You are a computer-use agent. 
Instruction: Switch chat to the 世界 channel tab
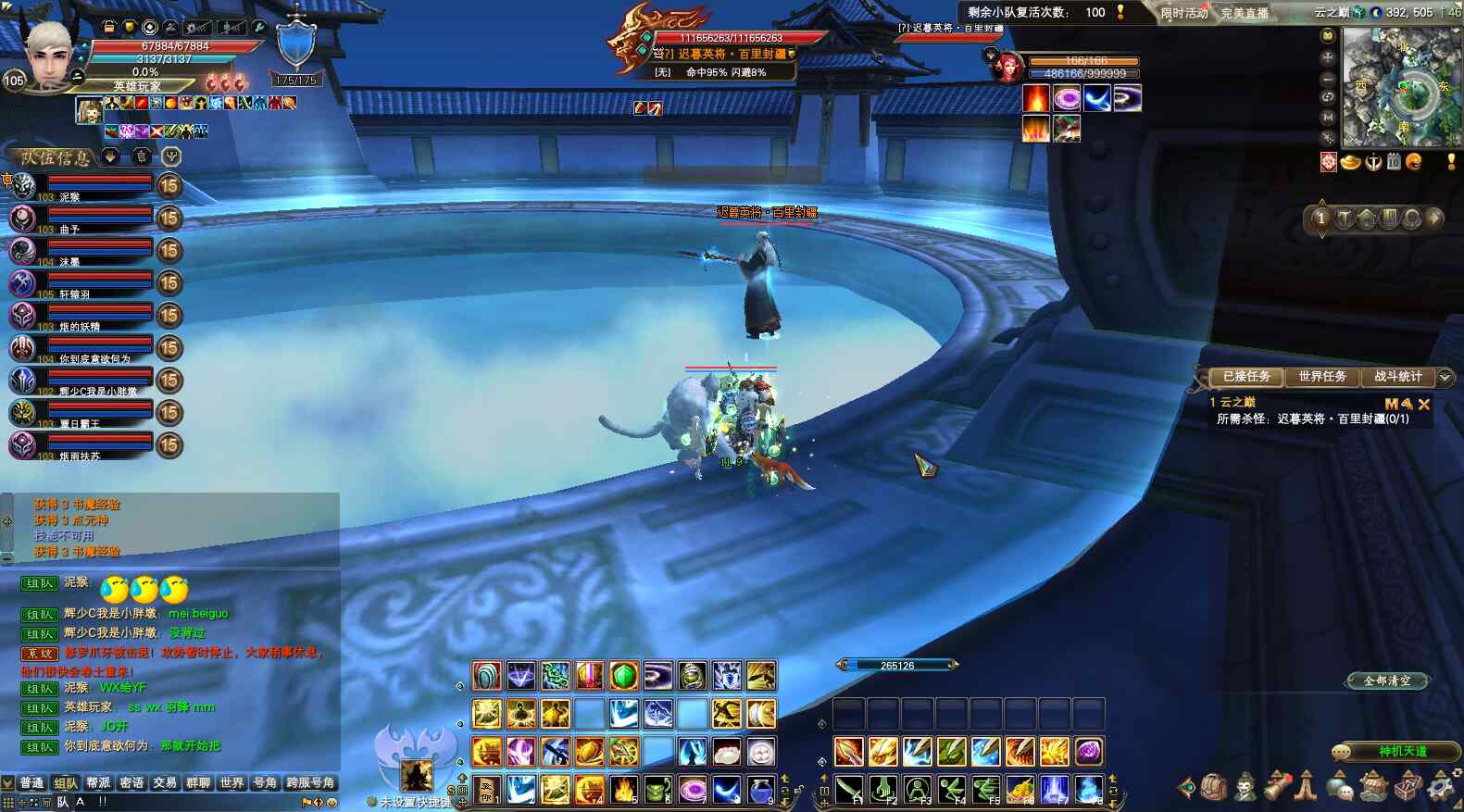pos(231,783)
